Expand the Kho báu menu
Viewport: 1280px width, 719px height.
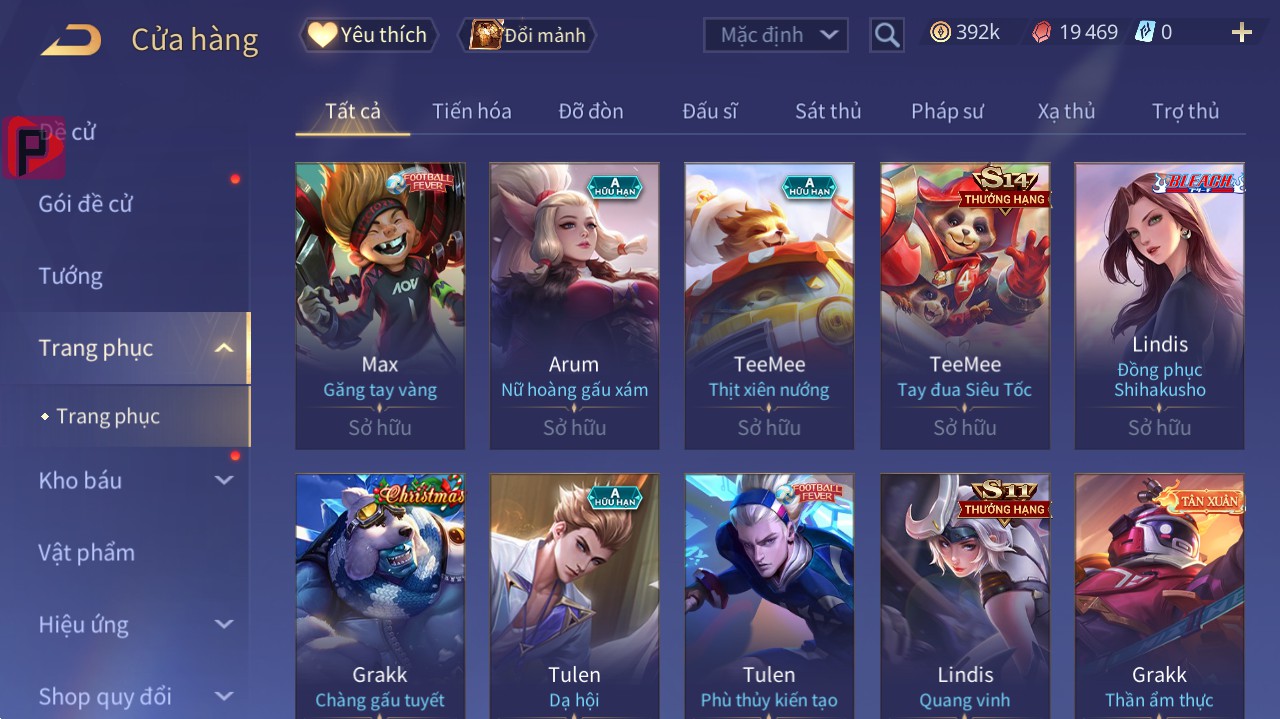pyautogui.click(x=81, y=481)
